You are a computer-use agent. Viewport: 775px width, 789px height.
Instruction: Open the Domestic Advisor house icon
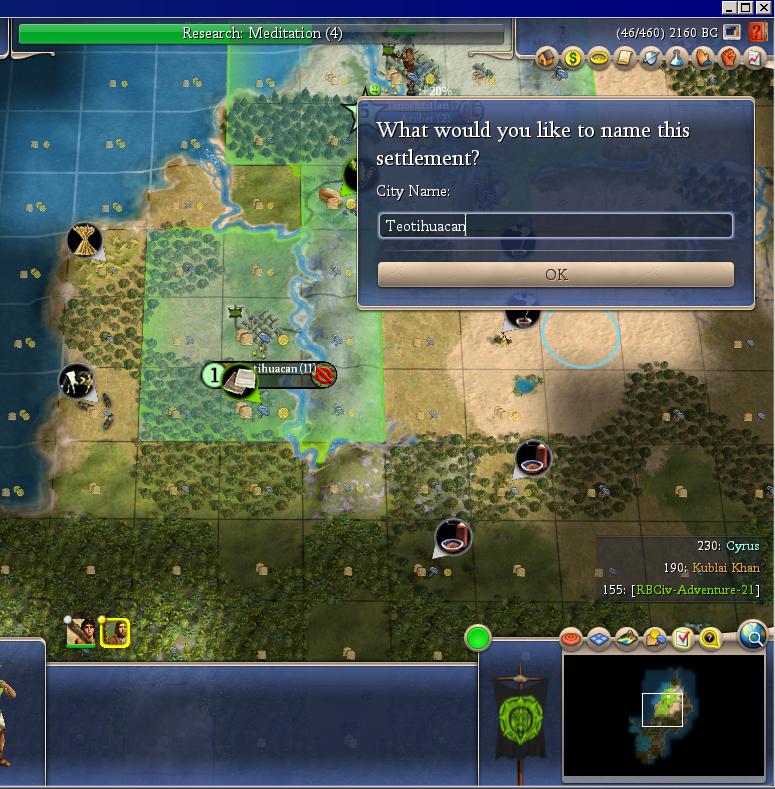[x=547, y=58]
